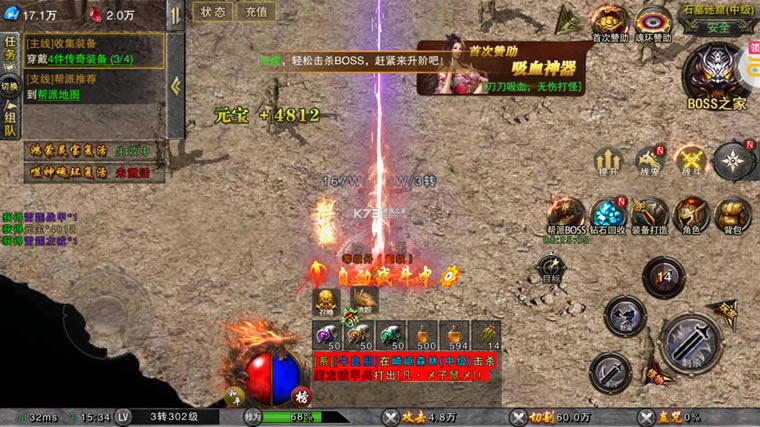The image size is (760, 427).
Task: Open 钻石回收 diamond recycle
Action: click(x=608, y=214)
